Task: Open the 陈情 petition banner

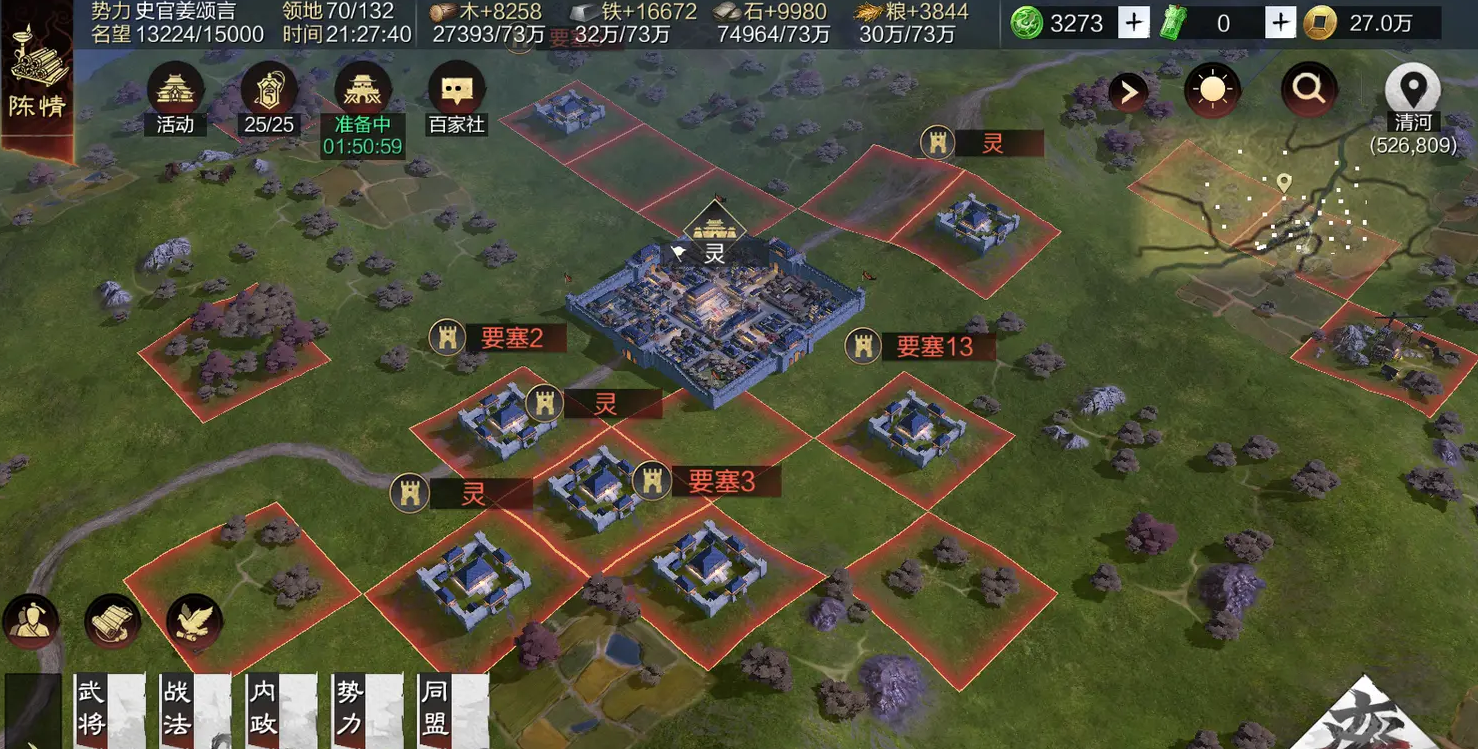Action: point(36,82)
